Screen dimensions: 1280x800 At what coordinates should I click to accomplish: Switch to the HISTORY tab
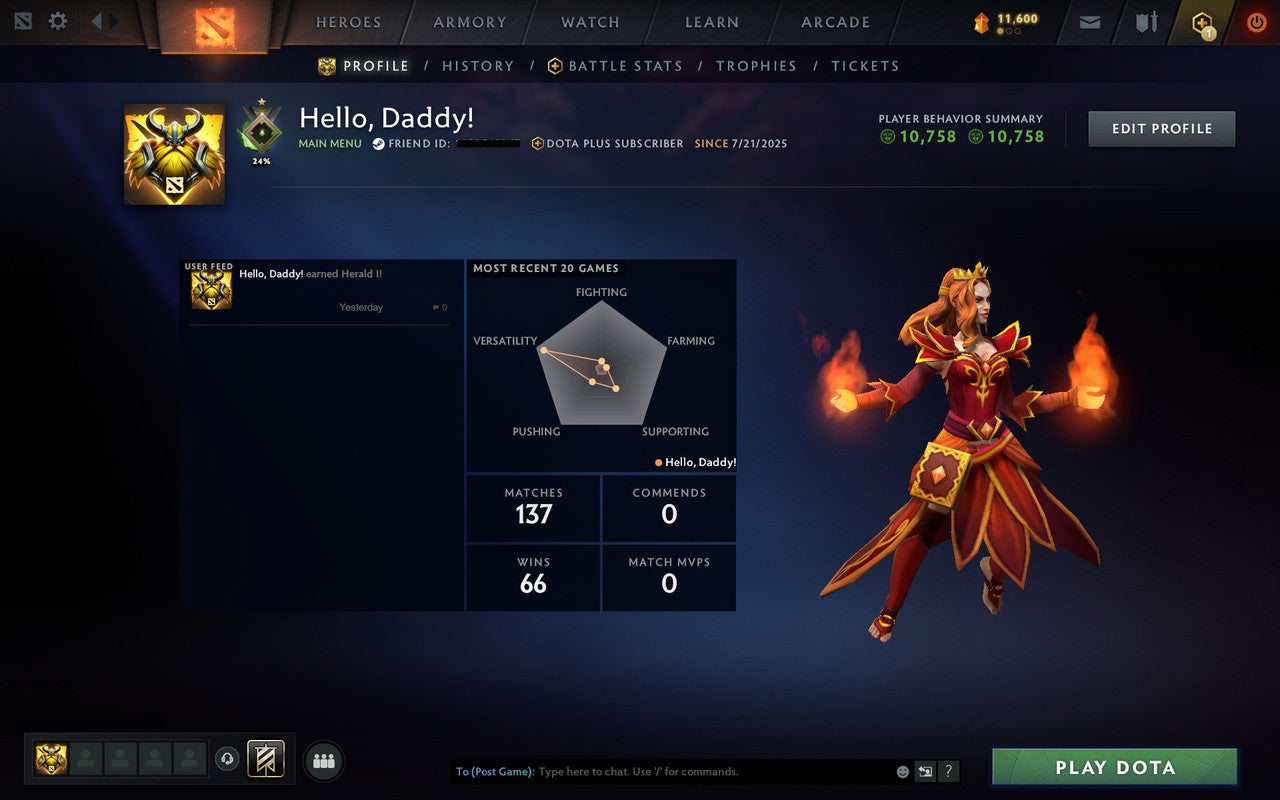478,65
